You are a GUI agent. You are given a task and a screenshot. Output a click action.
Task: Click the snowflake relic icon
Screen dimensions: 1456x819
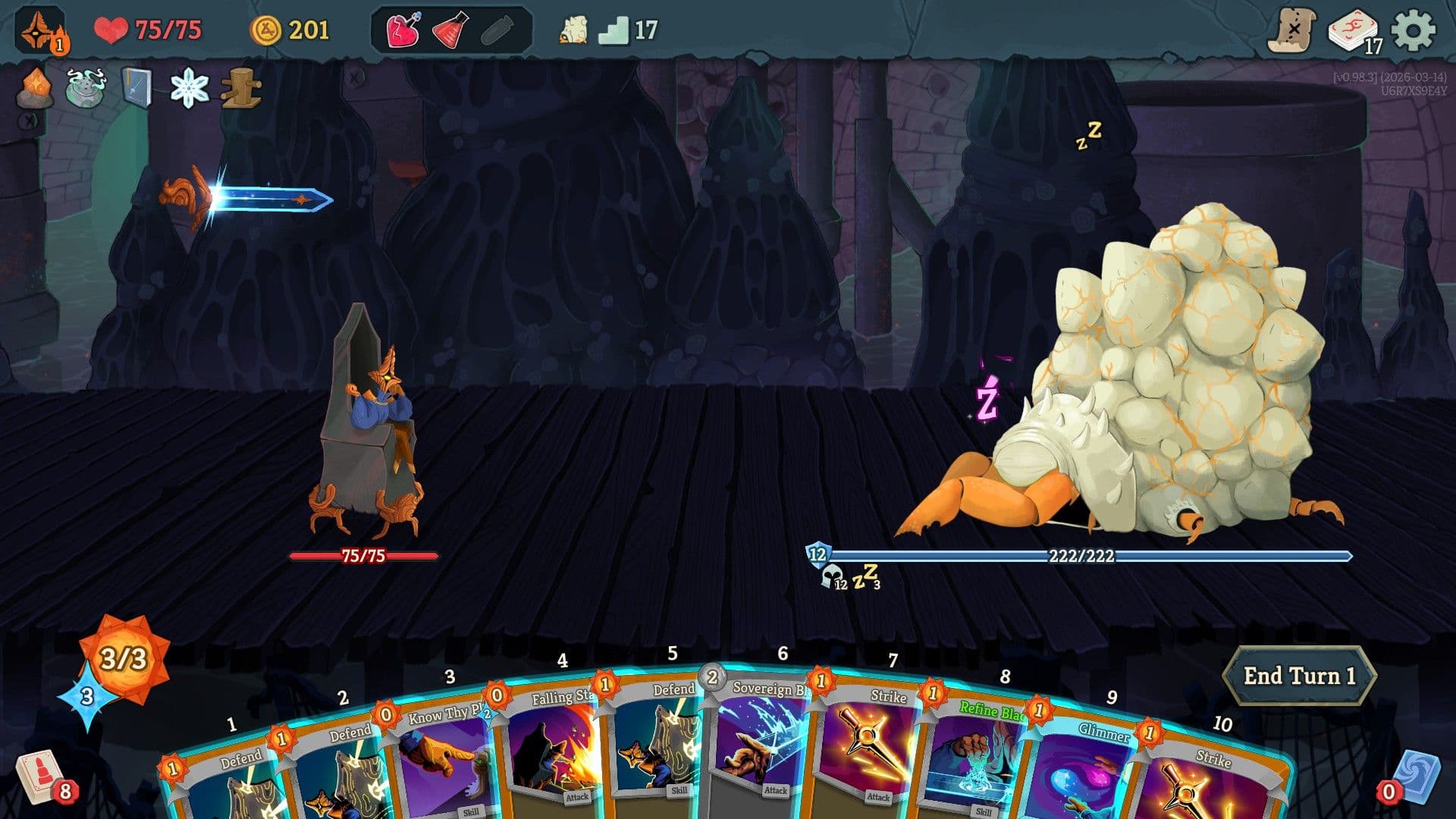pos(188,89)
